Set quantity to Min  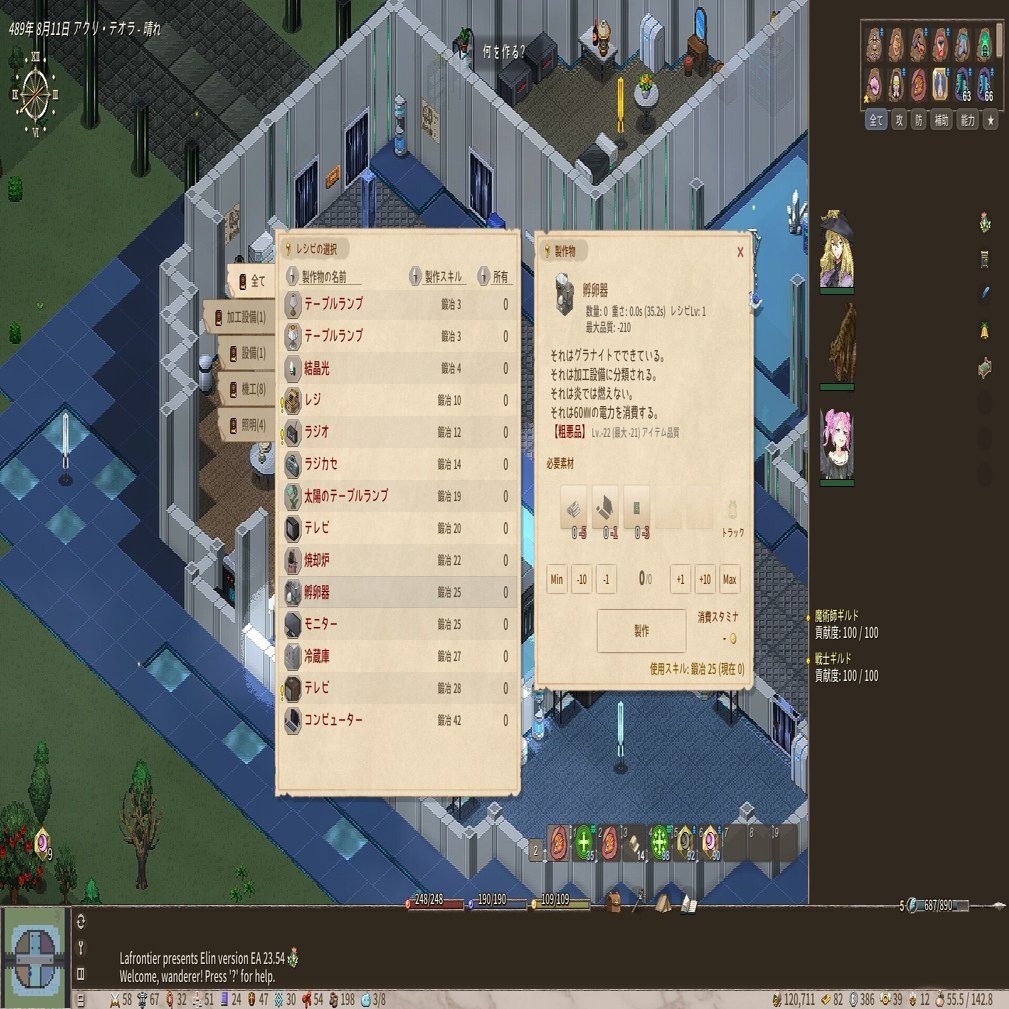[557, 580]
